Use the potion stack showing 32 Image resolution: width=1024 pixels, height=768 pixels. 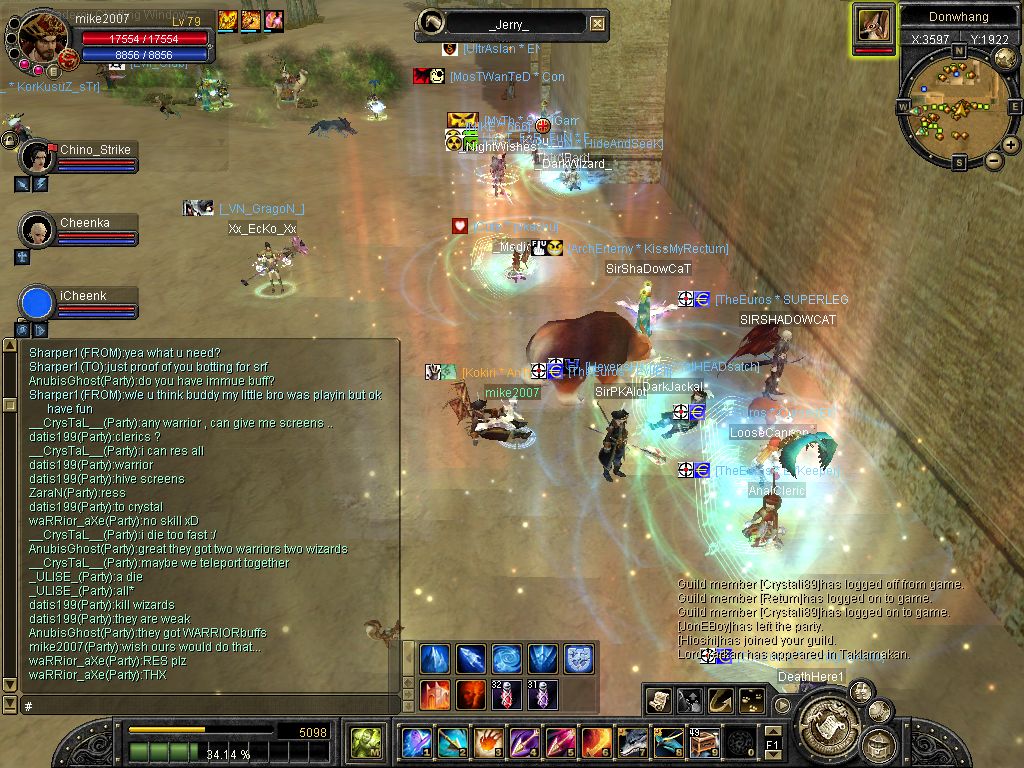pyautogui.click(x=507, y=694)
